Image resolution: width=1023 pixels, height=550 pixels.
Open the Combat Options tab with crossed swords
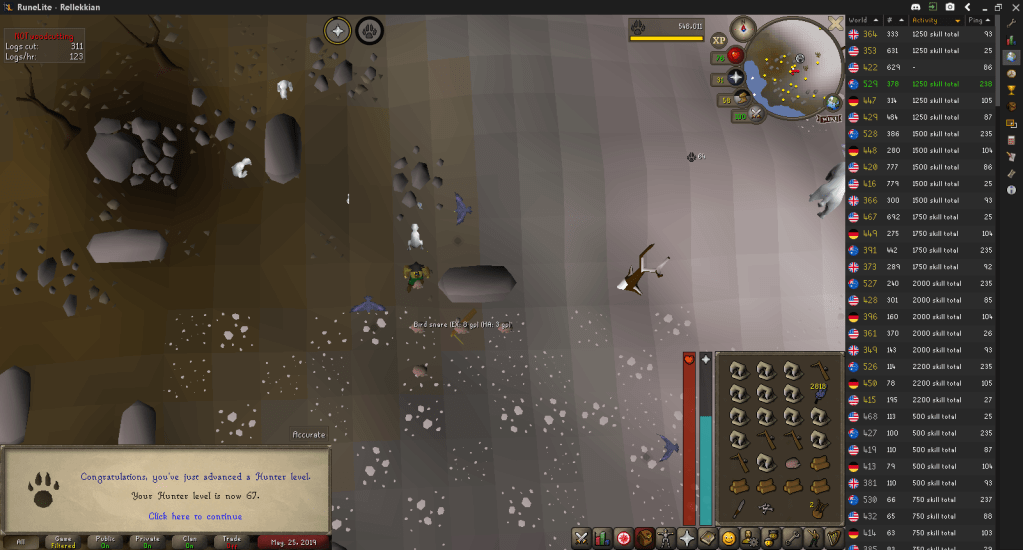(x=581, y=538)
